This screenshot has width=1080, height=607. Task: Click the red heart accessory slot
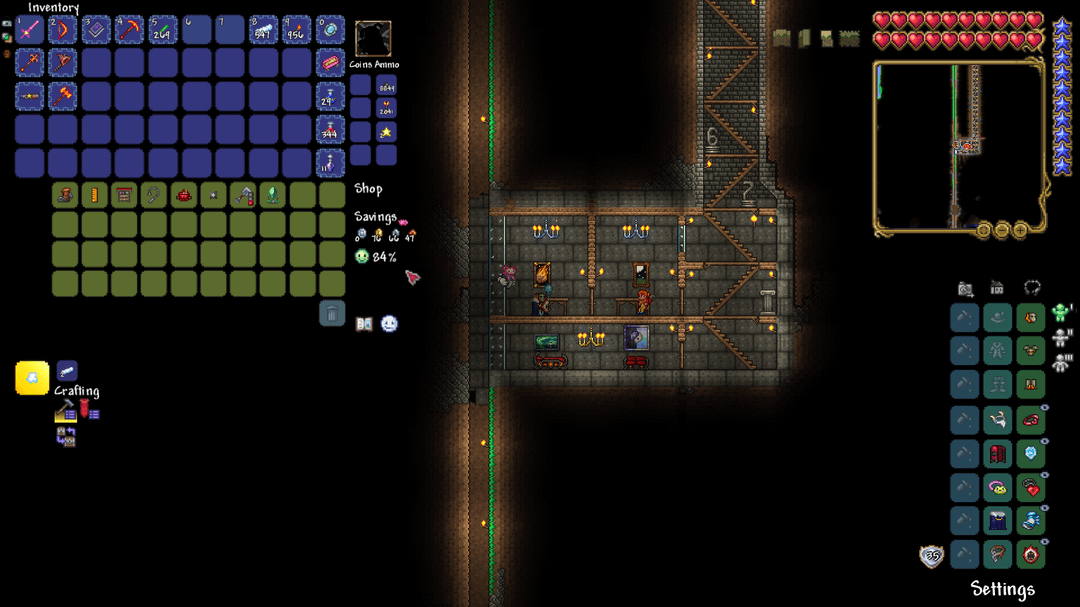point(1031,487)
